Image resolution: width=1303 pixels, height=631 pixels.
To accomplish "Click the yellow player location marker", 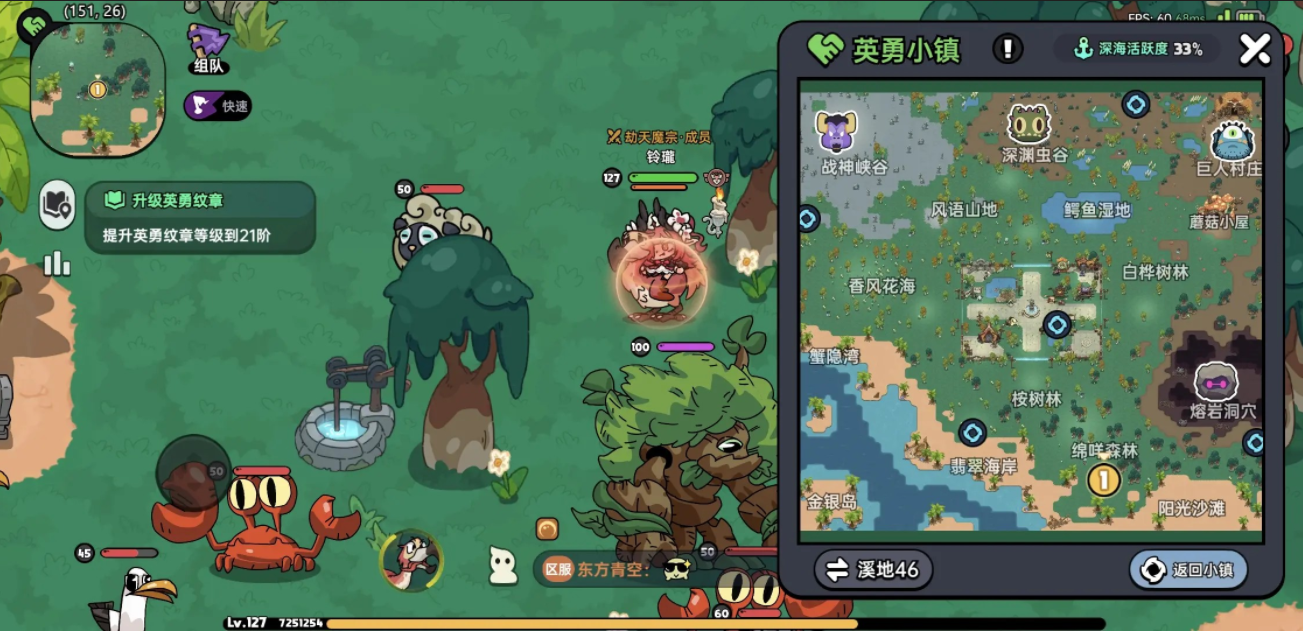I will pos(1103,480).
